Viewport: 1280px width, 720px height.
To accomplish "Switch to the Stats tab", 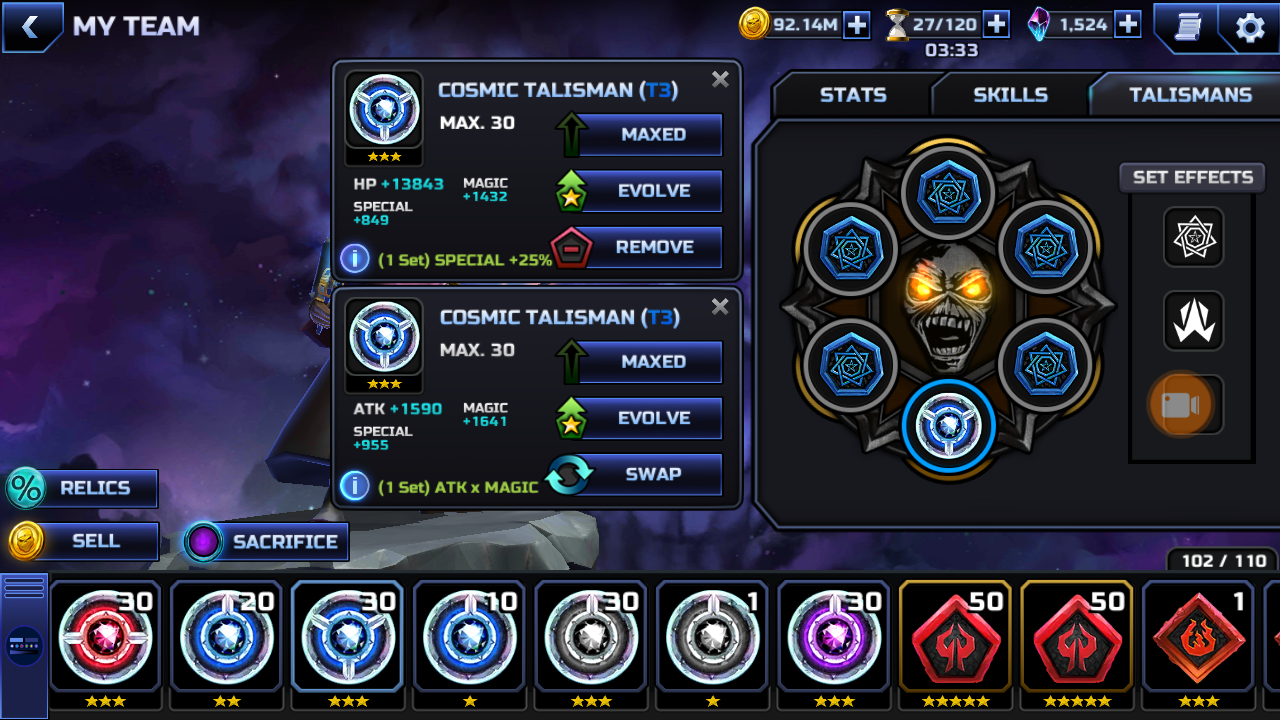I will pyautogui.click(x=852, y=95).
